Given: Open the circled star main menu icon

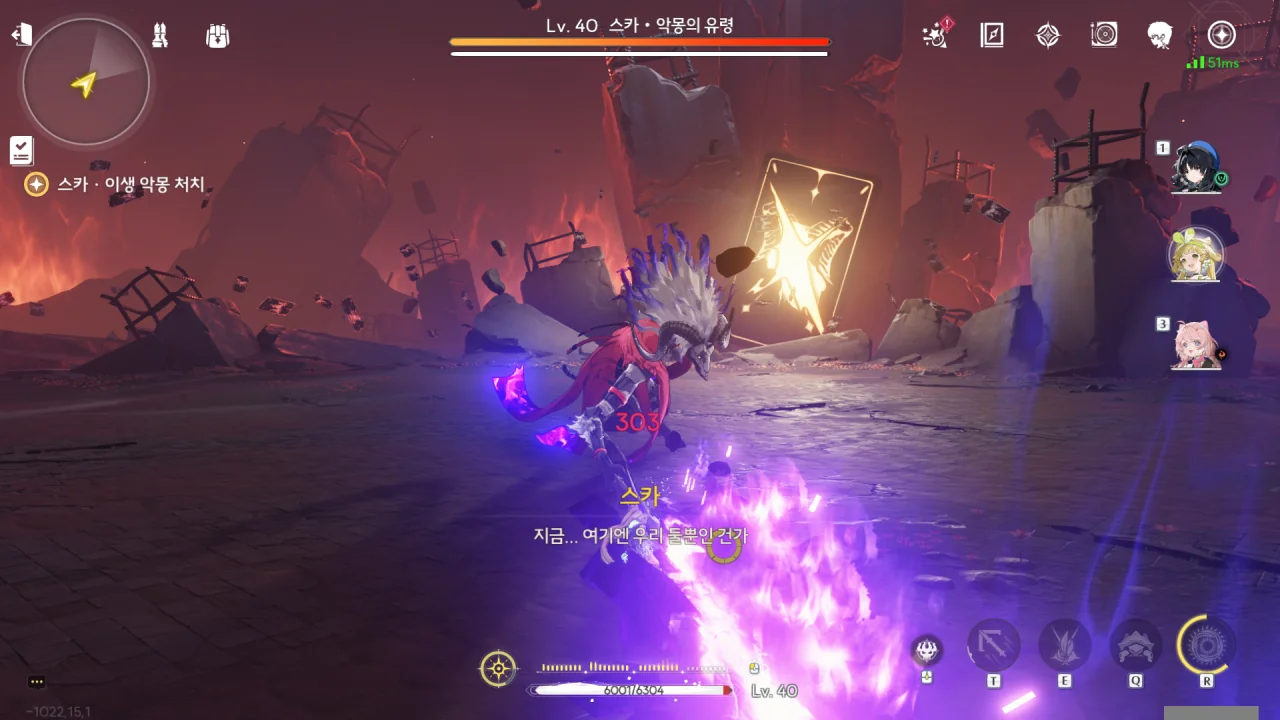Looking at the screenshot, I should 1221,36.
